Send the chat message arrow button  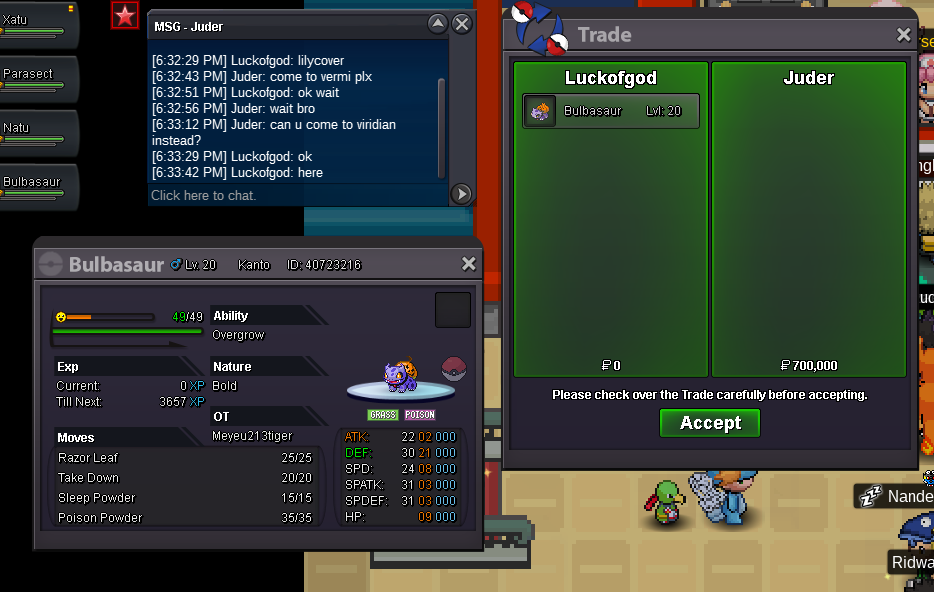pyautogui.click(x=461, y=194)
